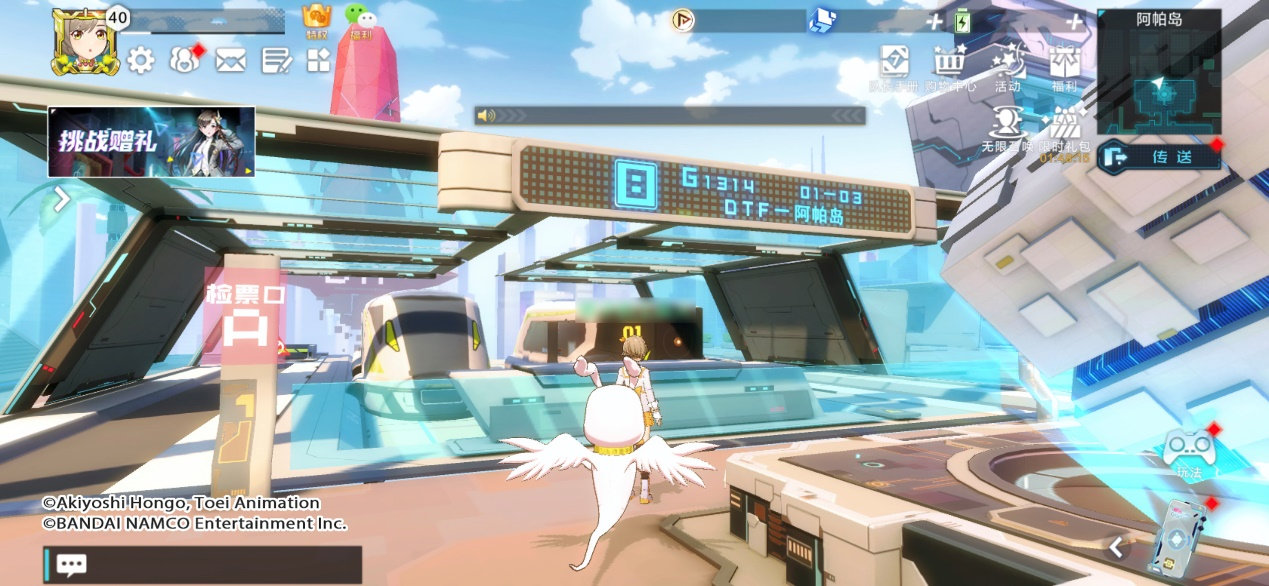
Task: Expand the left-side arrow below the banner
Action: [61, 199]
